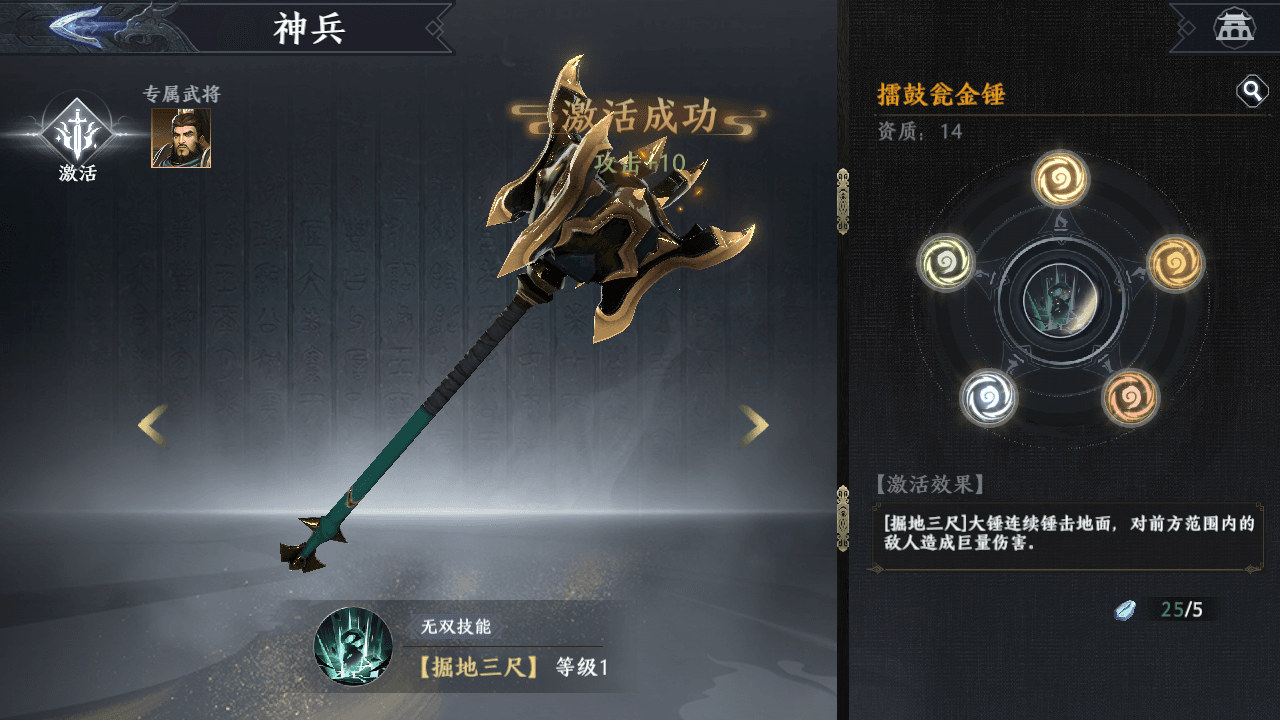Viewport: 1280px width, 720px height.
Task: Open the search magnifier beside 擂鼓瓮金锤
Action: [1249, 90]
